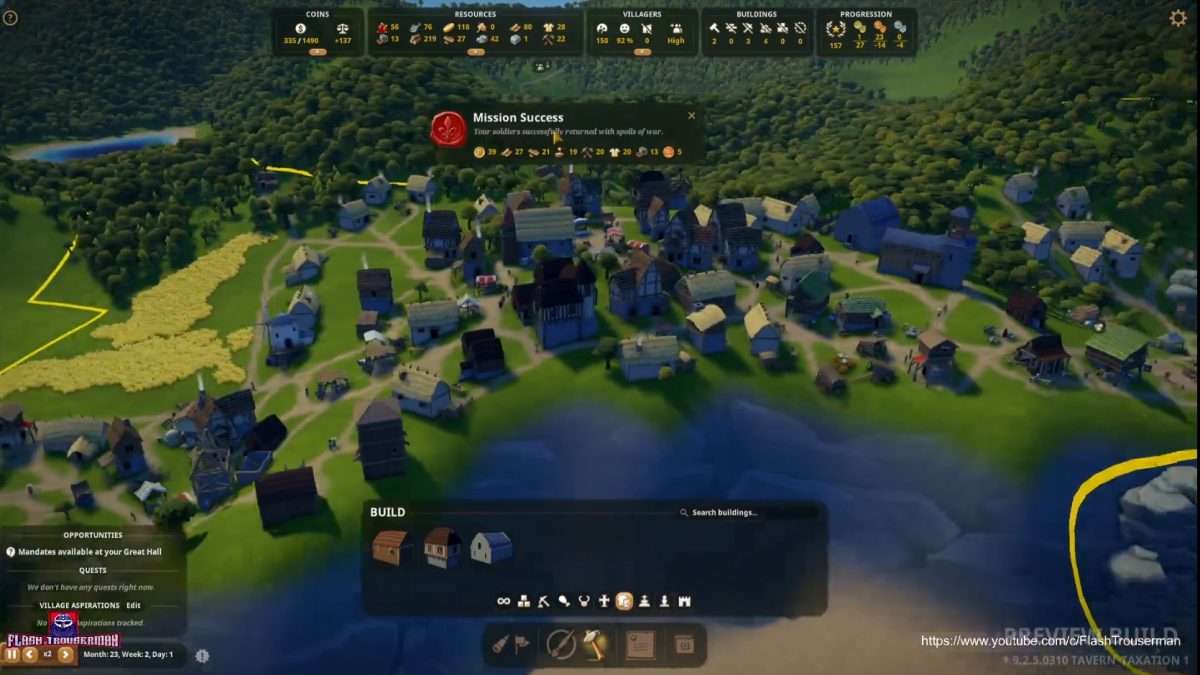The height and width of the screenshot is (675, 1200).
Task: Switch to the pickaxe build category
Action: pos(544,601)
